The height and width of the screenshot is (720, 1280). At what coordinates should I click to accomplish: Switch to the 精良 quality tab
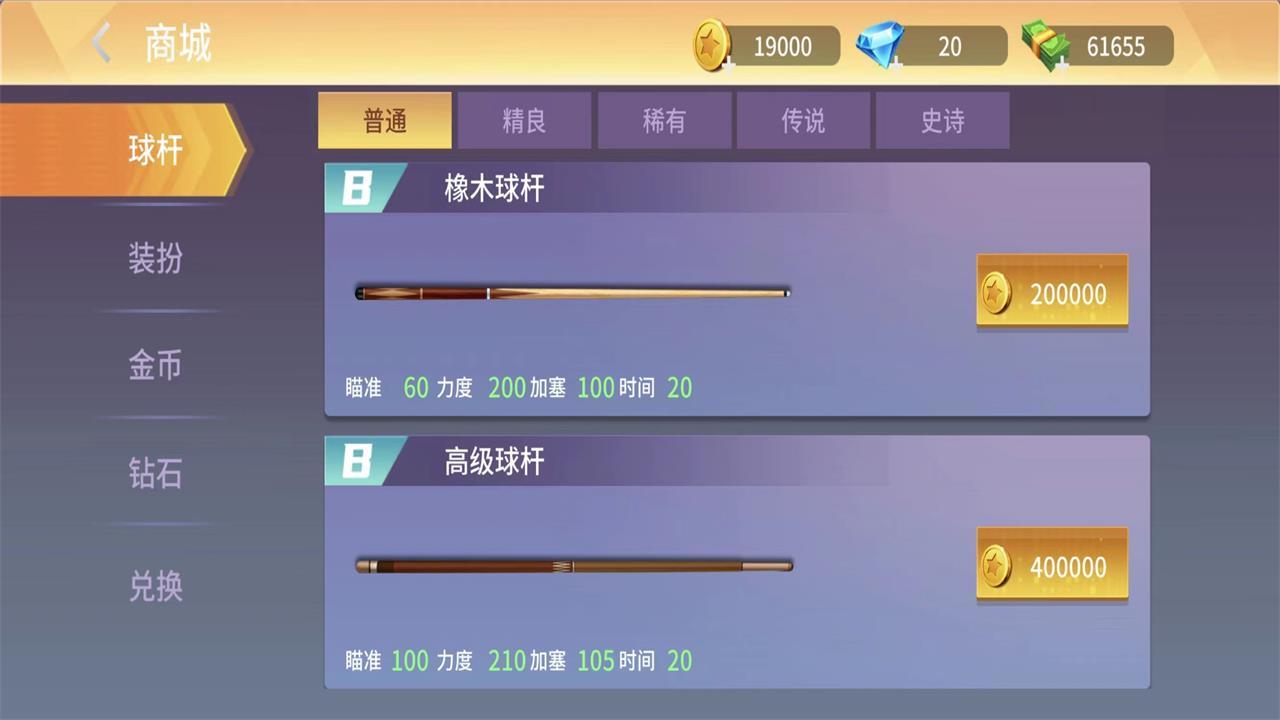click(x=524, y=120)
